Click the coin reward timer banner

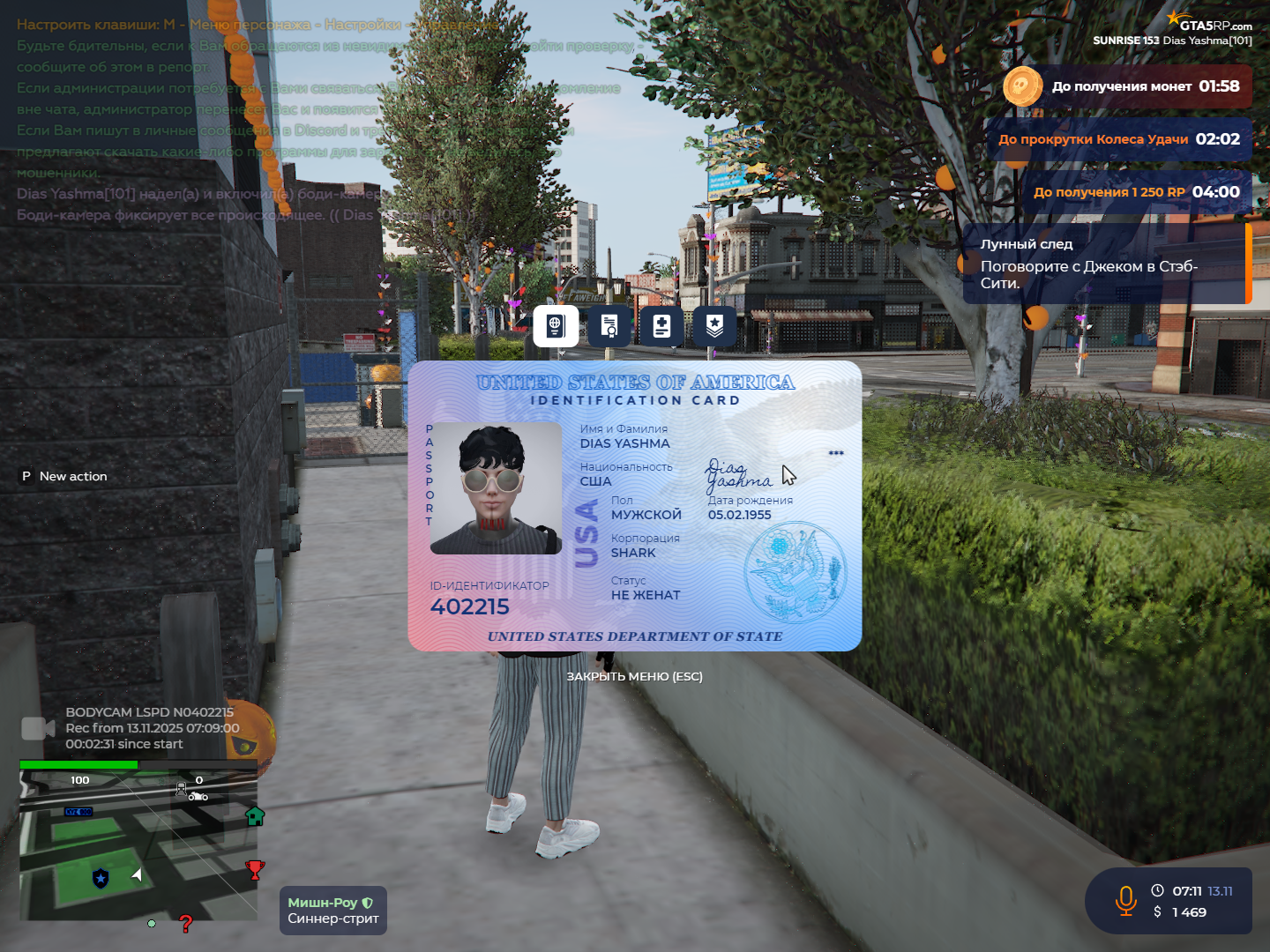pyautogui.click(x=1127, y=86)
